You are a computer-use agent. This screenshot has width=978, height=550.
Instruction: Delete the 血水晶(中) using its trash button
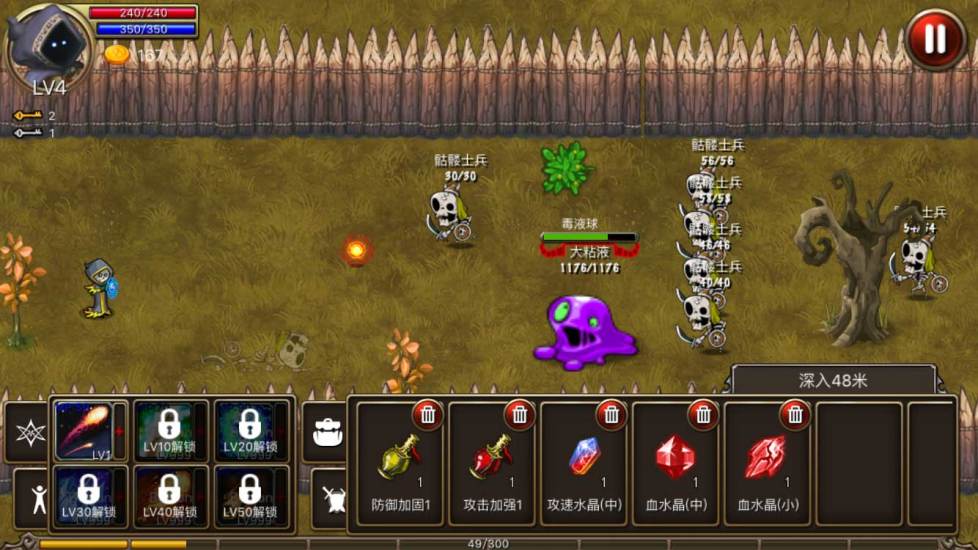tap(703, 414)
